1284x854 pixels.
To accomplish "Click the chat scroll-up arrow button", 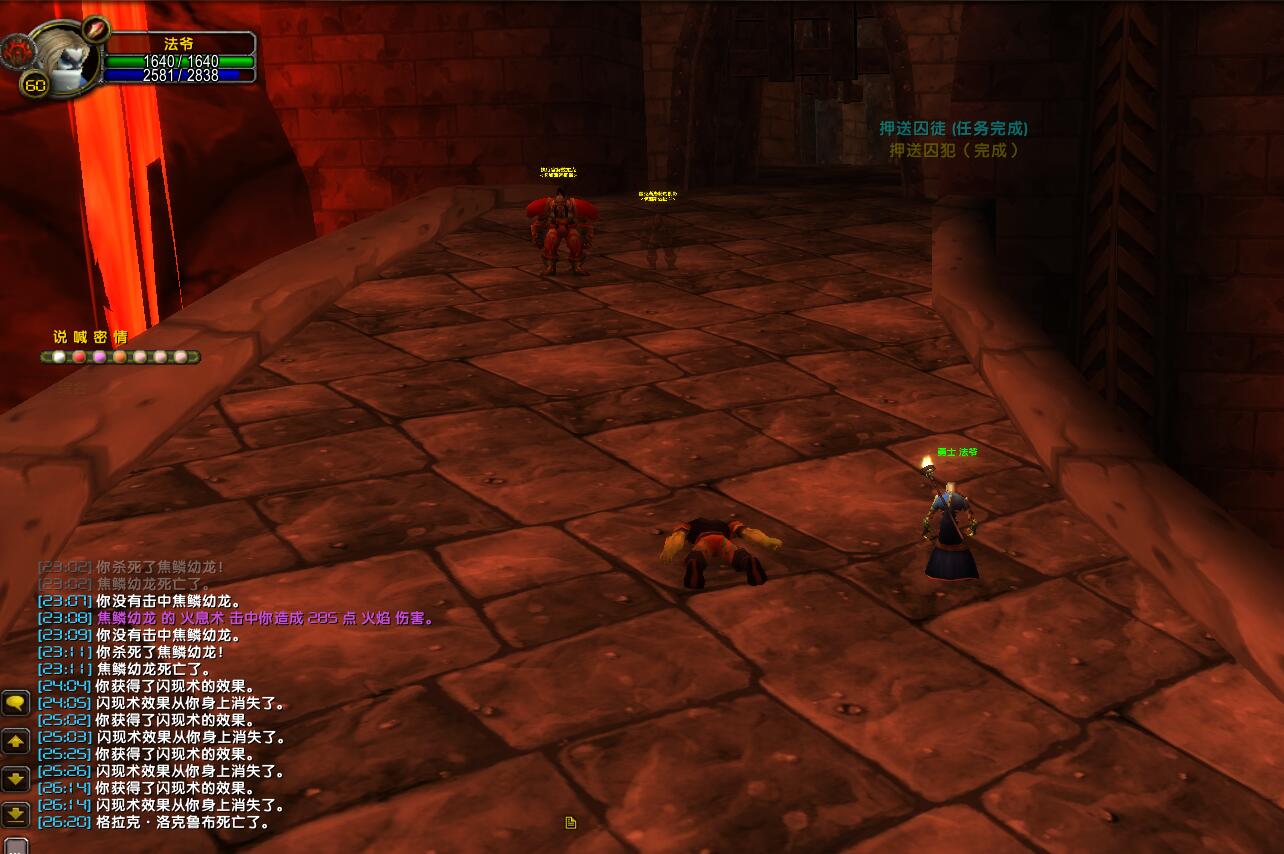I will tap(15, 742).
